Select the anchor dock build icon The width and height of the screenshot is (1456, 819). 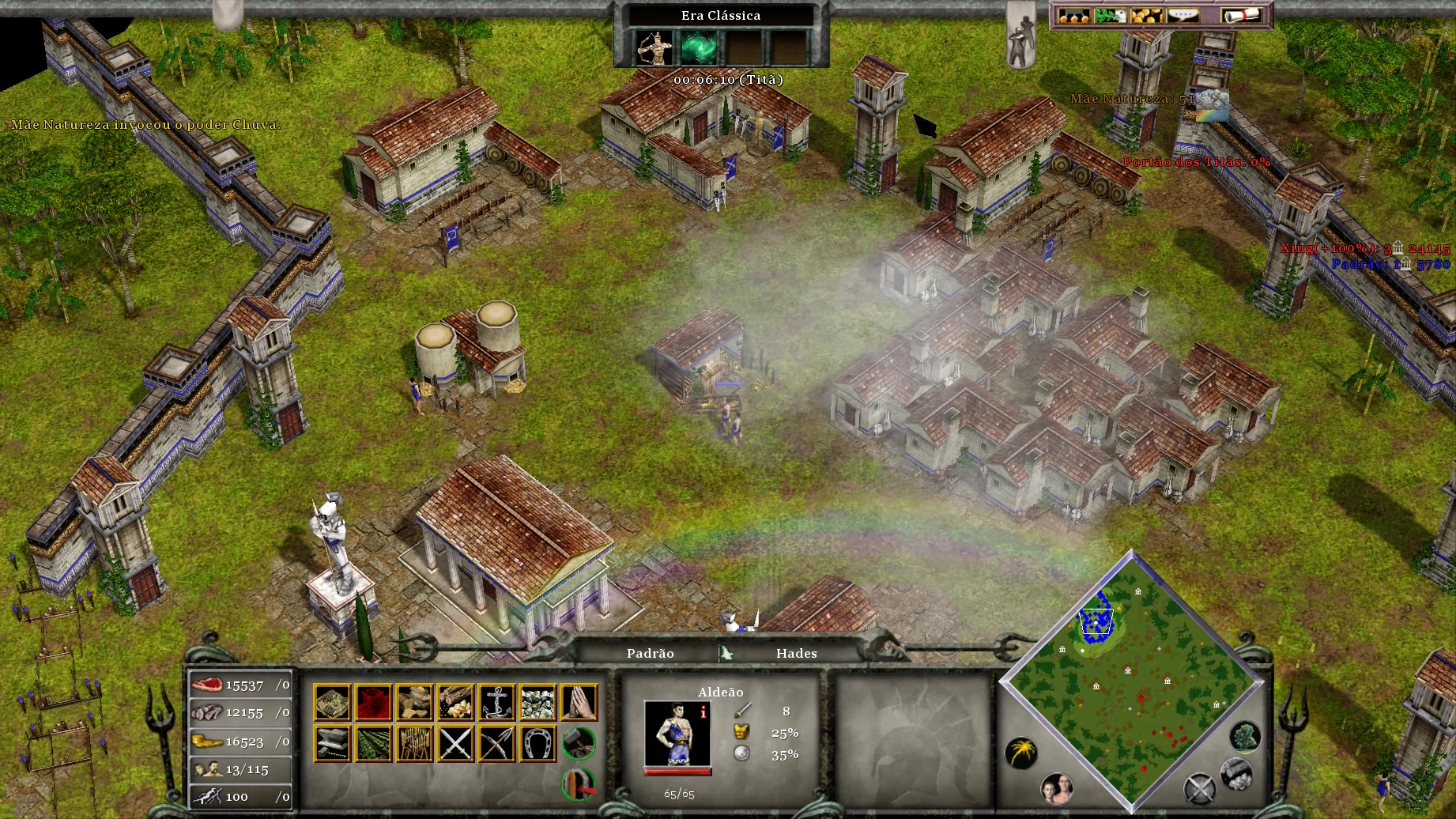[x=496, y=702]
